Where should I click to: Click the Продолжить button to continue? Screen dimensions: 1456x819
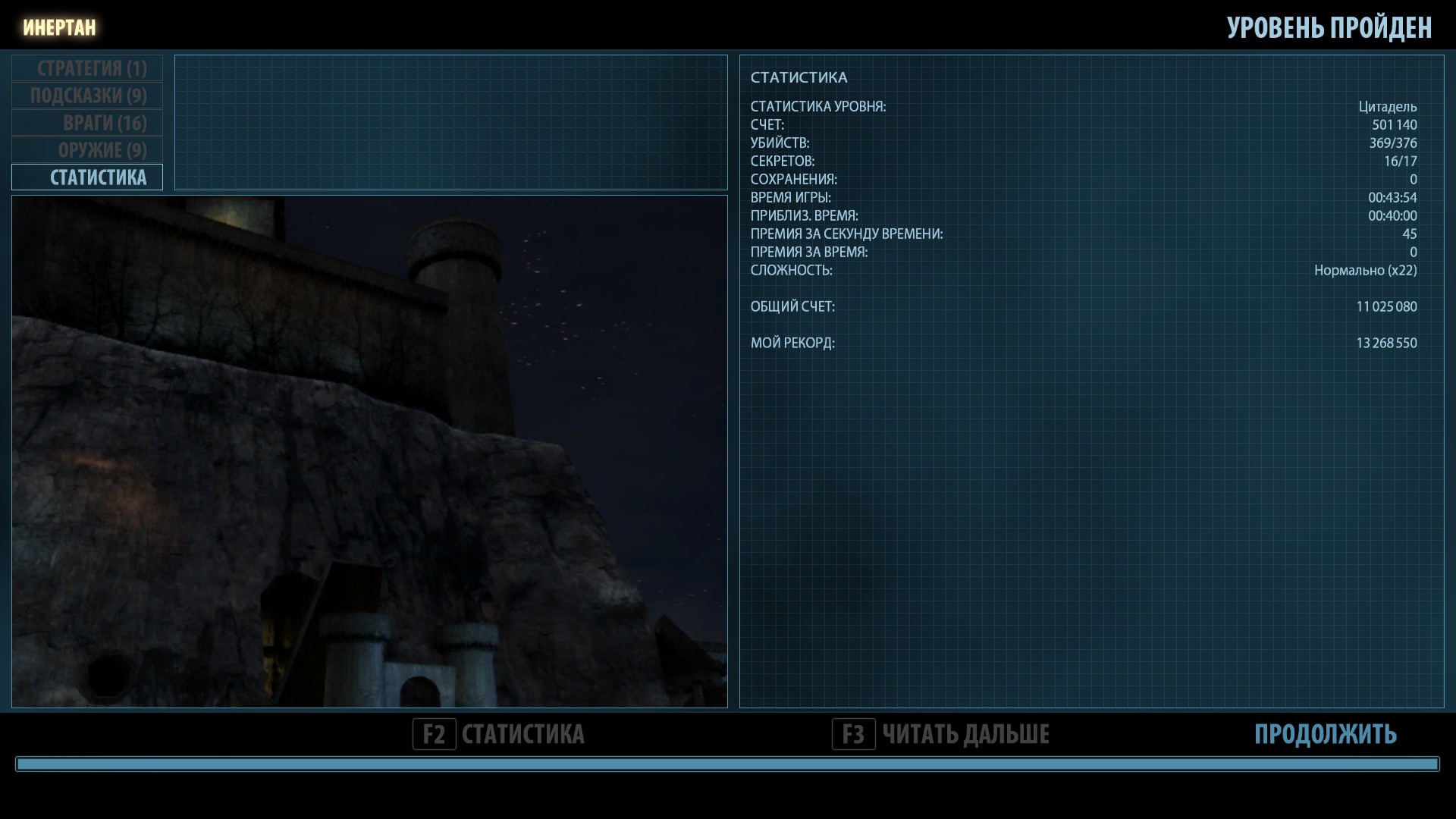tap(1325, 734)
